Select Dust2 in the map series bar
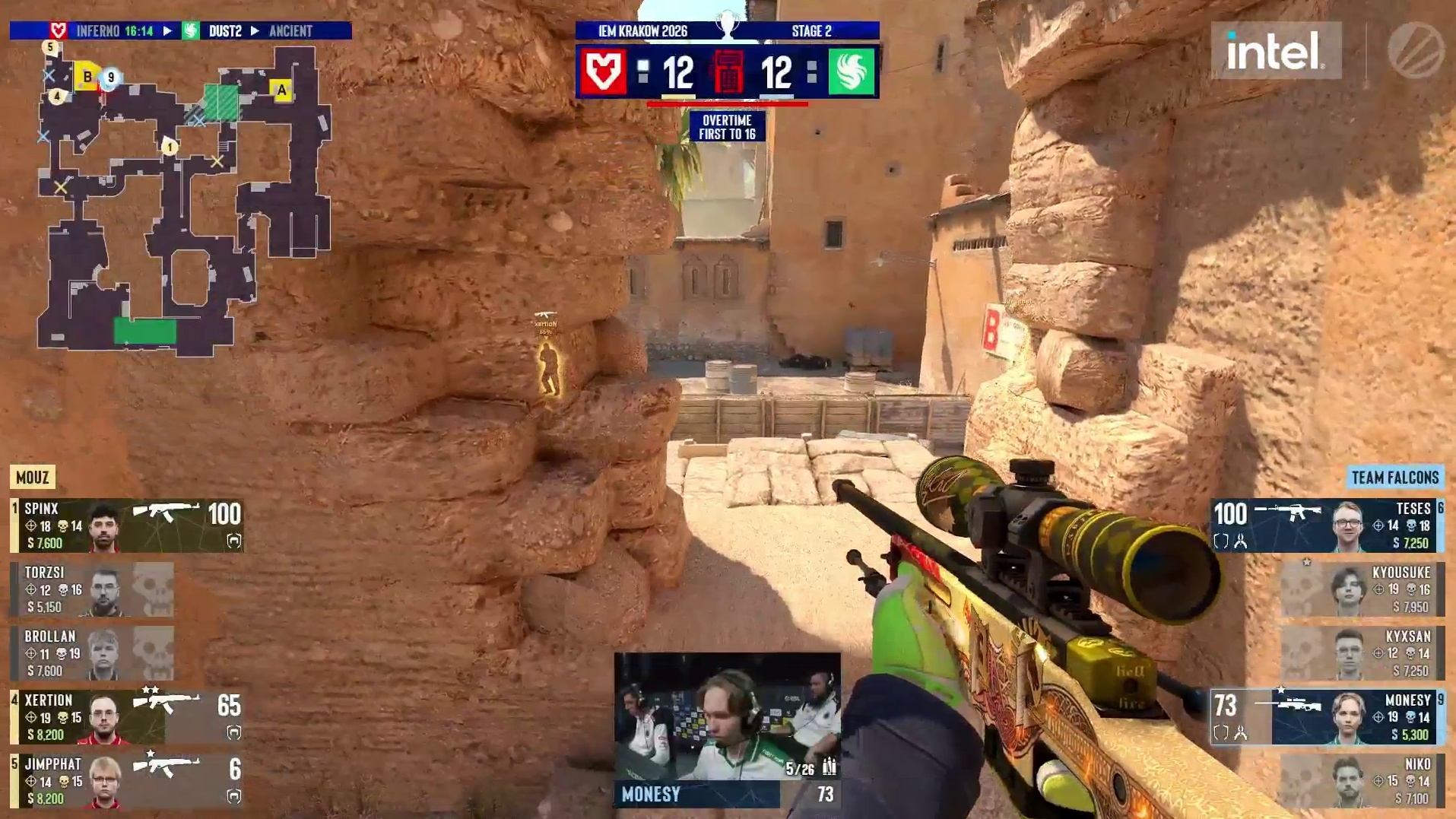The image size is (1456, 819). 225,31
